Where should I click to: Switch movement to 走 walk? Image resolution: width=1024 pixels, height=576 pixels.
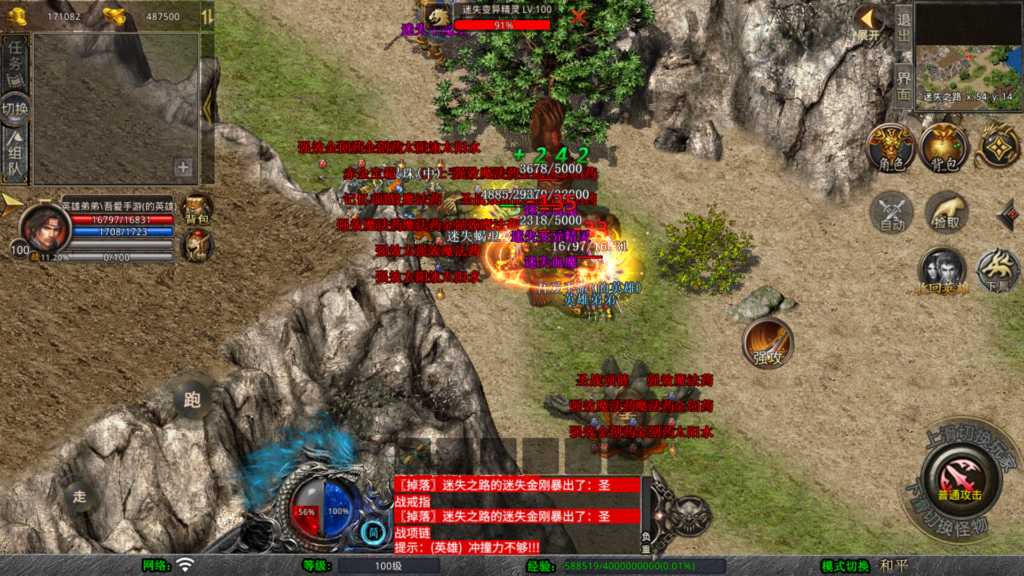[x=80, y=494]
